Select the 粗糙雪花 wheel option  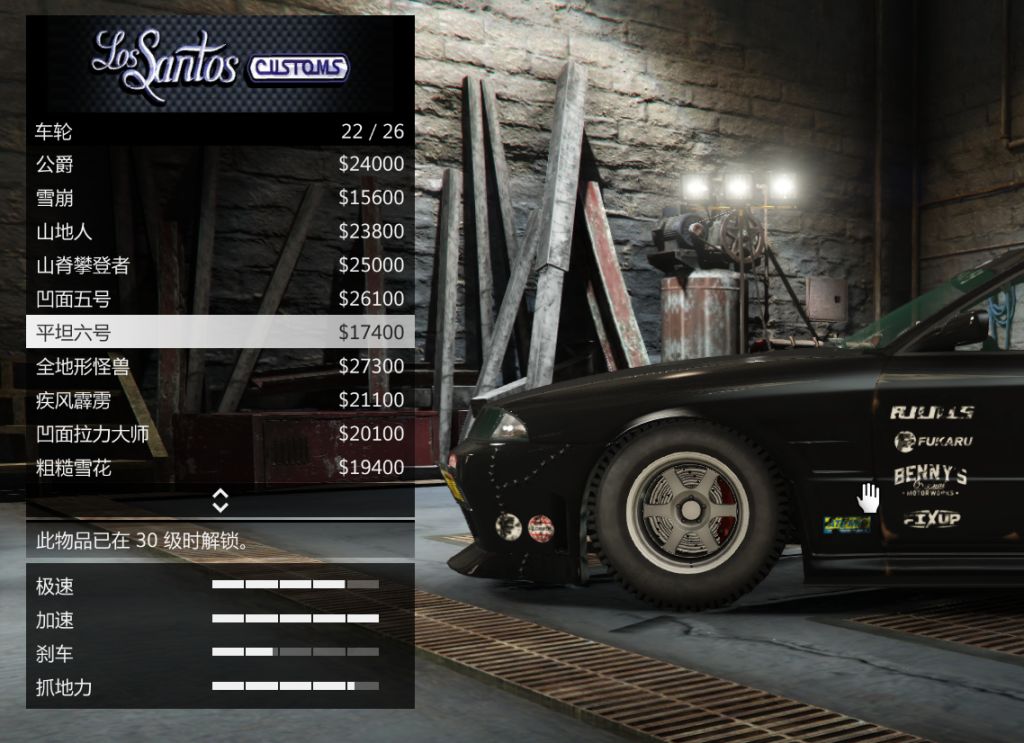click(220, 467)
